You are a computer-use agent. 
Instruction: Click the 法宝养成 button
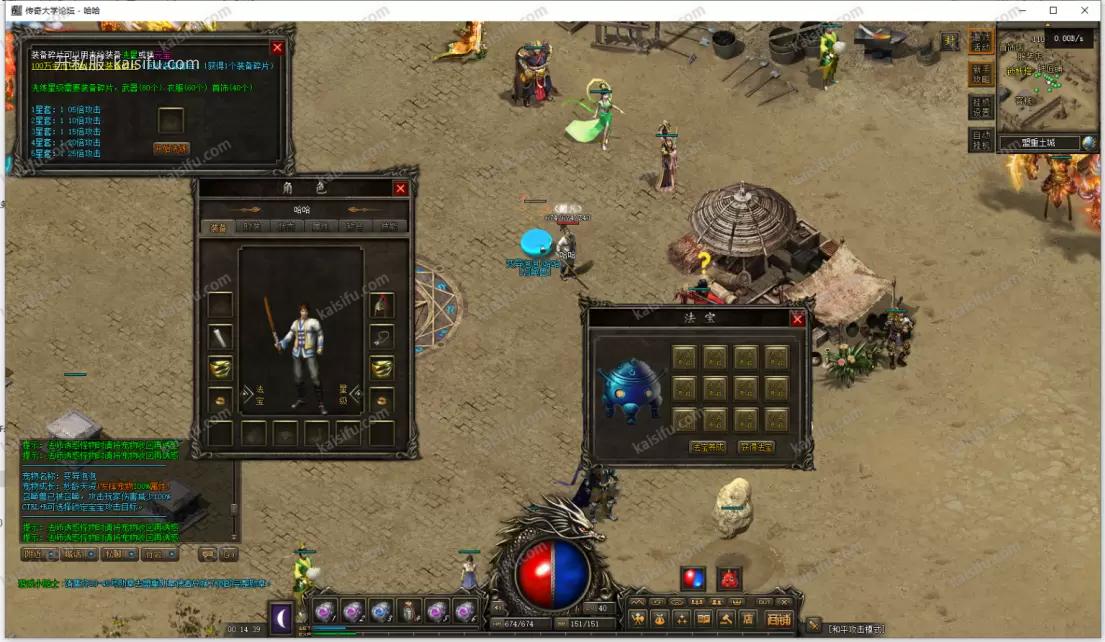point(707,447)
